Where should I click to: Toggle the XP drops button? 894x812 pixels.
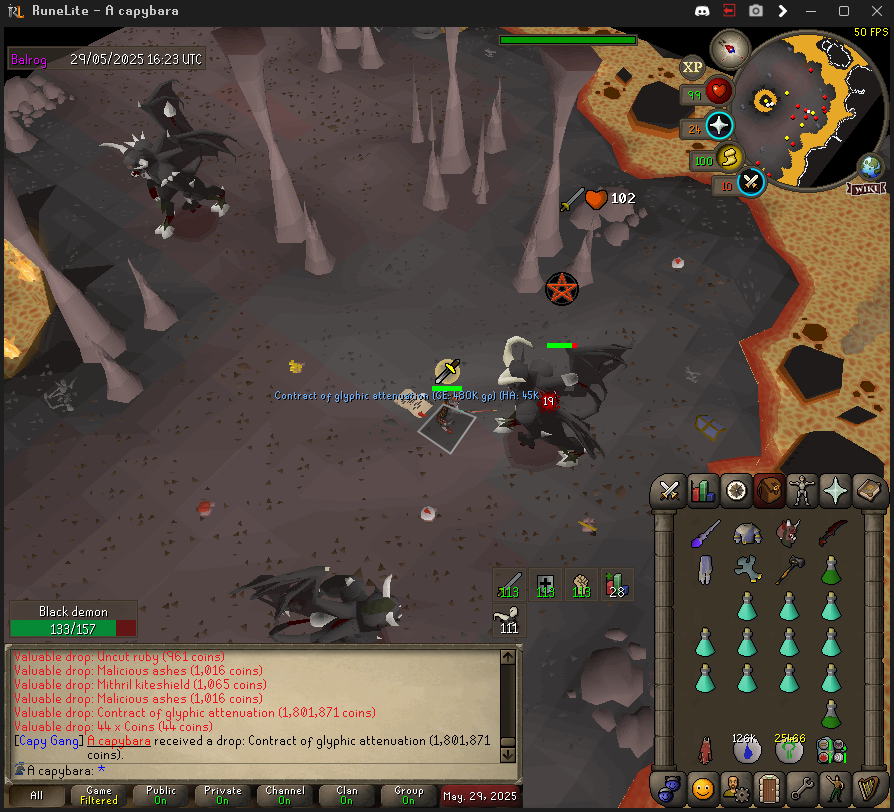(x=692, y=68)
